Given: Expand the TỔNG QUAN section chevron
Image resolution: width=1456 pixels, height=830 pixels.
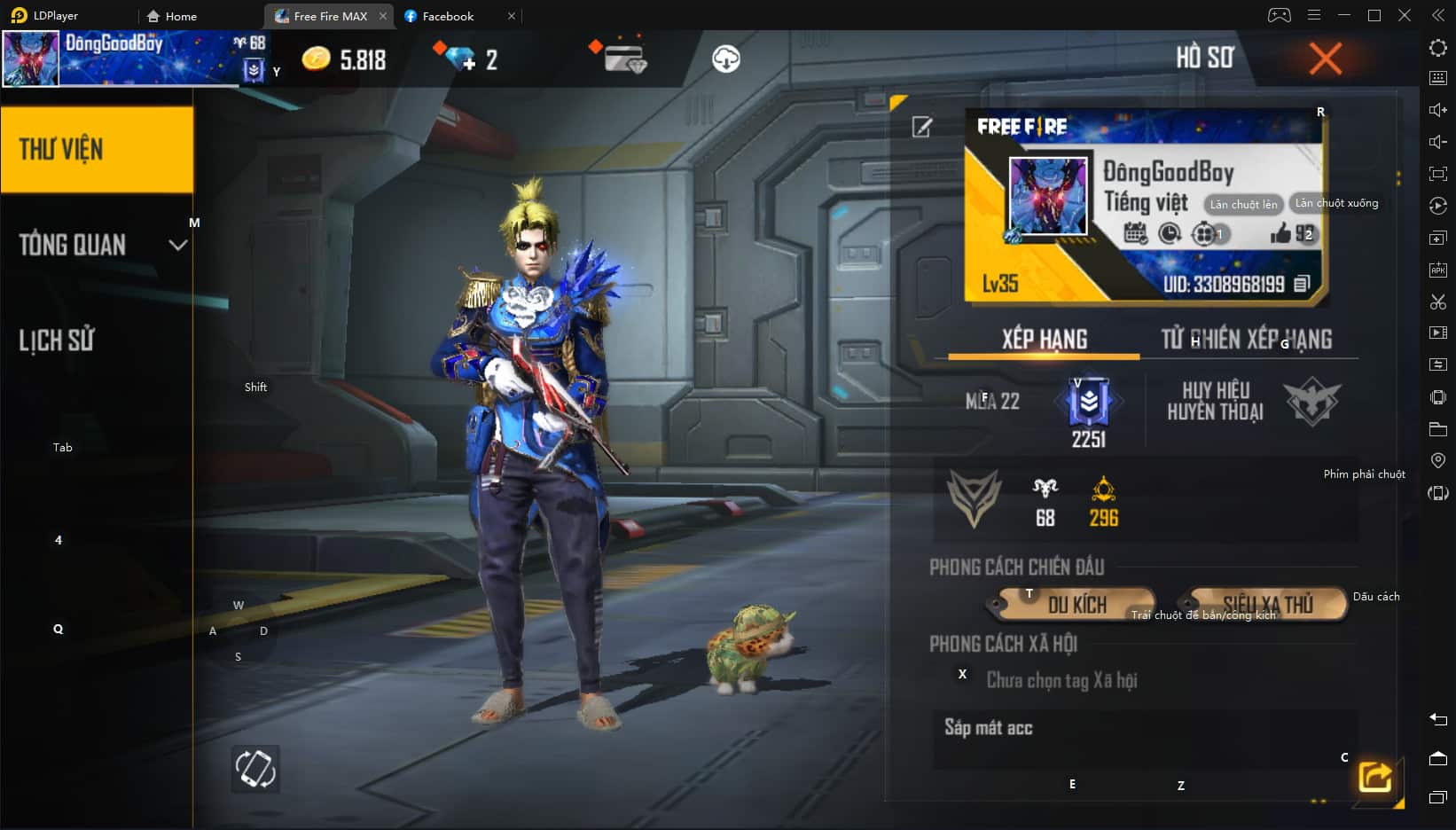Looking at the screenshot, I should coord(177,245).
